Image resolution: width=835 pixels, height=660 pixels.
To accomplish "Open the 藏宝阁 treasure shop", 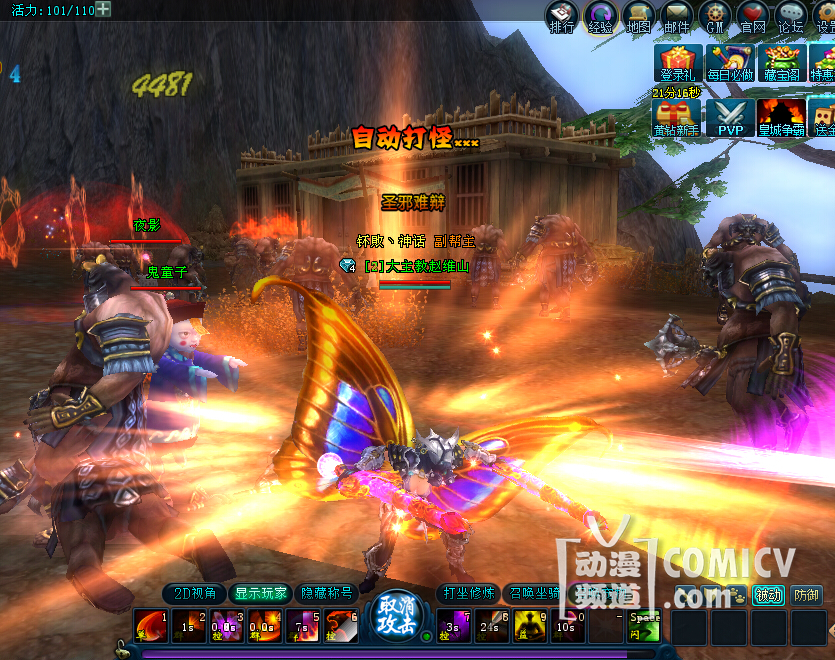I will coord(782,62).
